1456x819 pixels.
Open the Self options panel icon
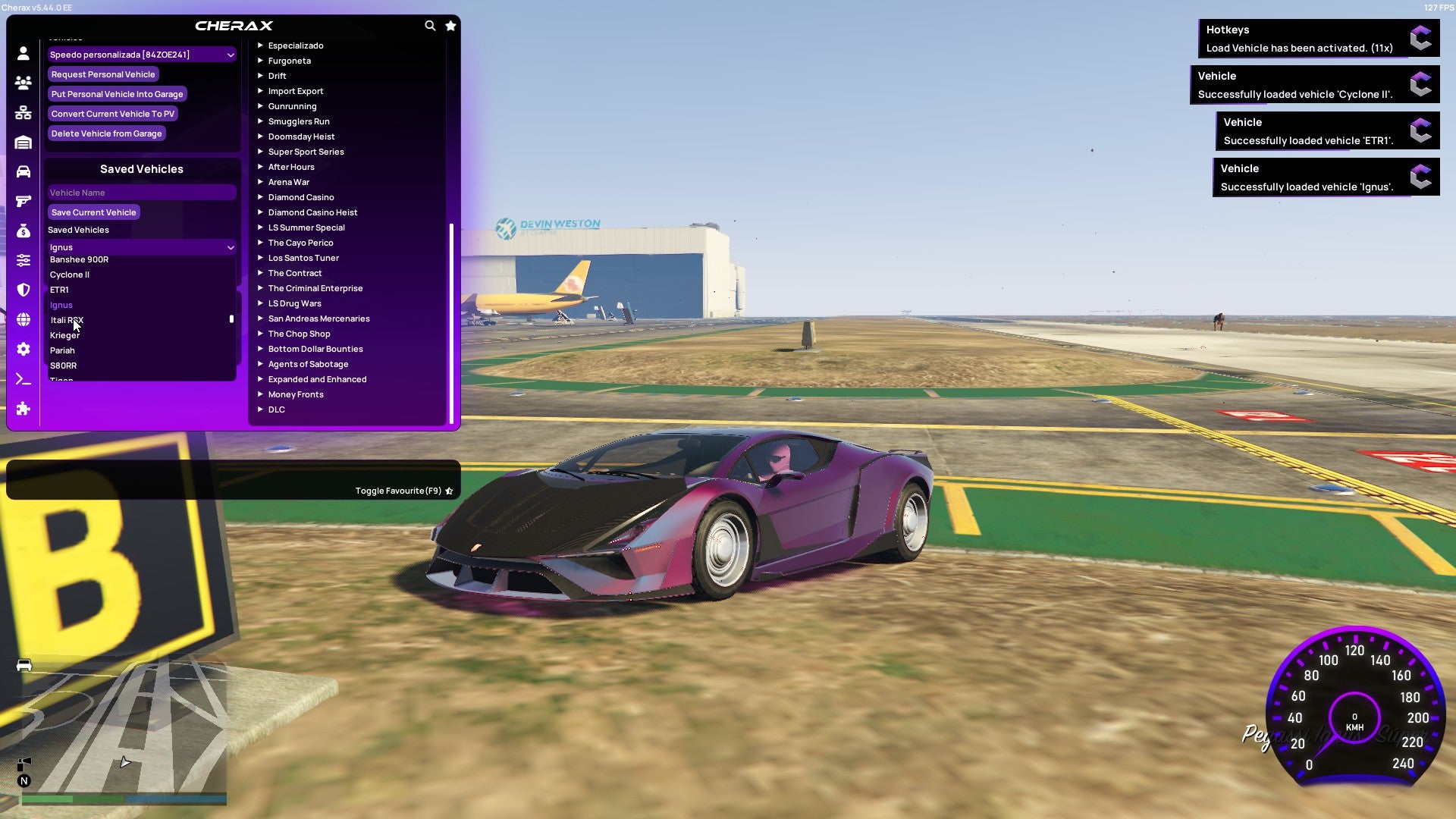tap(23, 53)
